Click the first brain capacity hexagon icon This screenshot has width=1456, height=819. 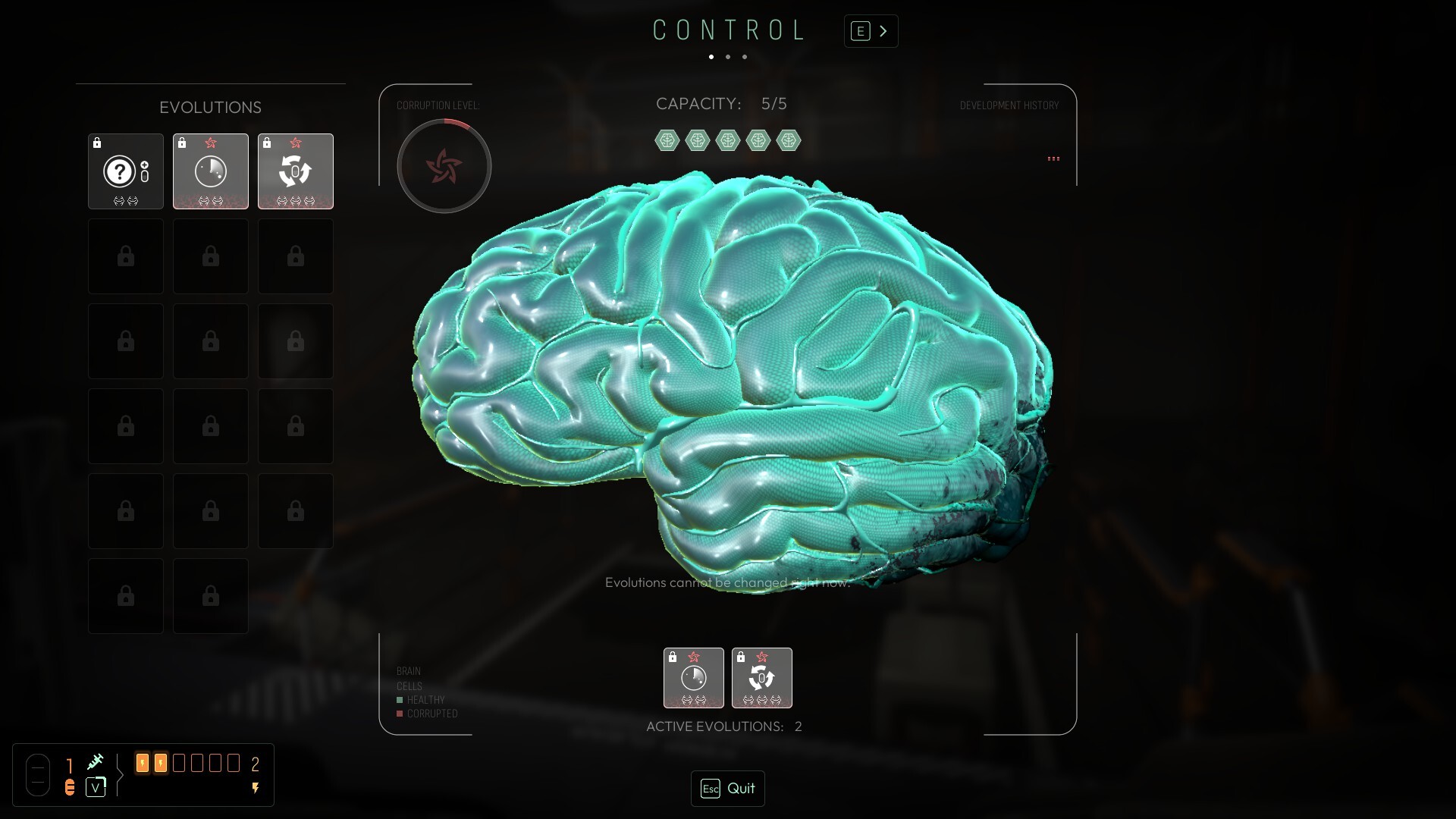point(667,140)
